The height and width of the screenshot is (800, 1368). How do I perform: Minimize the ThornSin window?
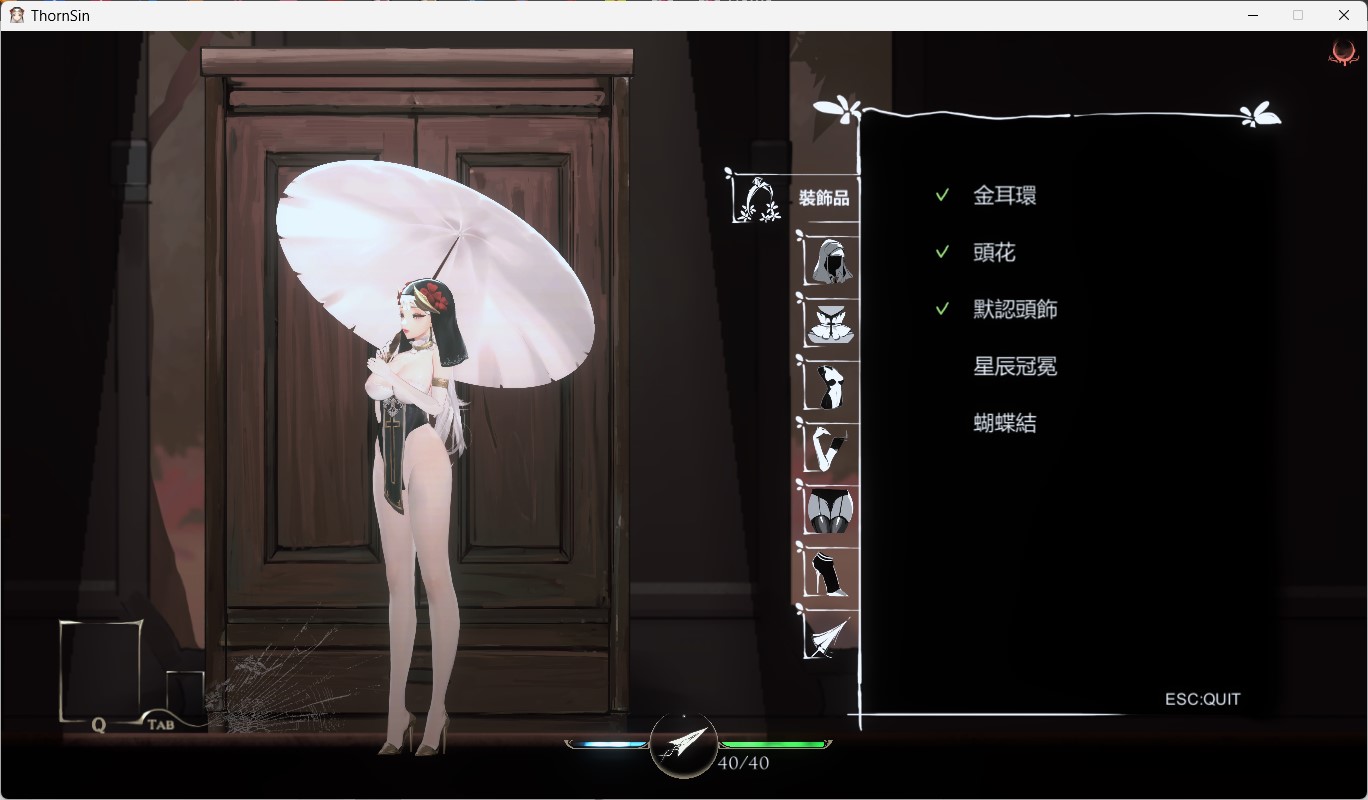[1253, 15]
